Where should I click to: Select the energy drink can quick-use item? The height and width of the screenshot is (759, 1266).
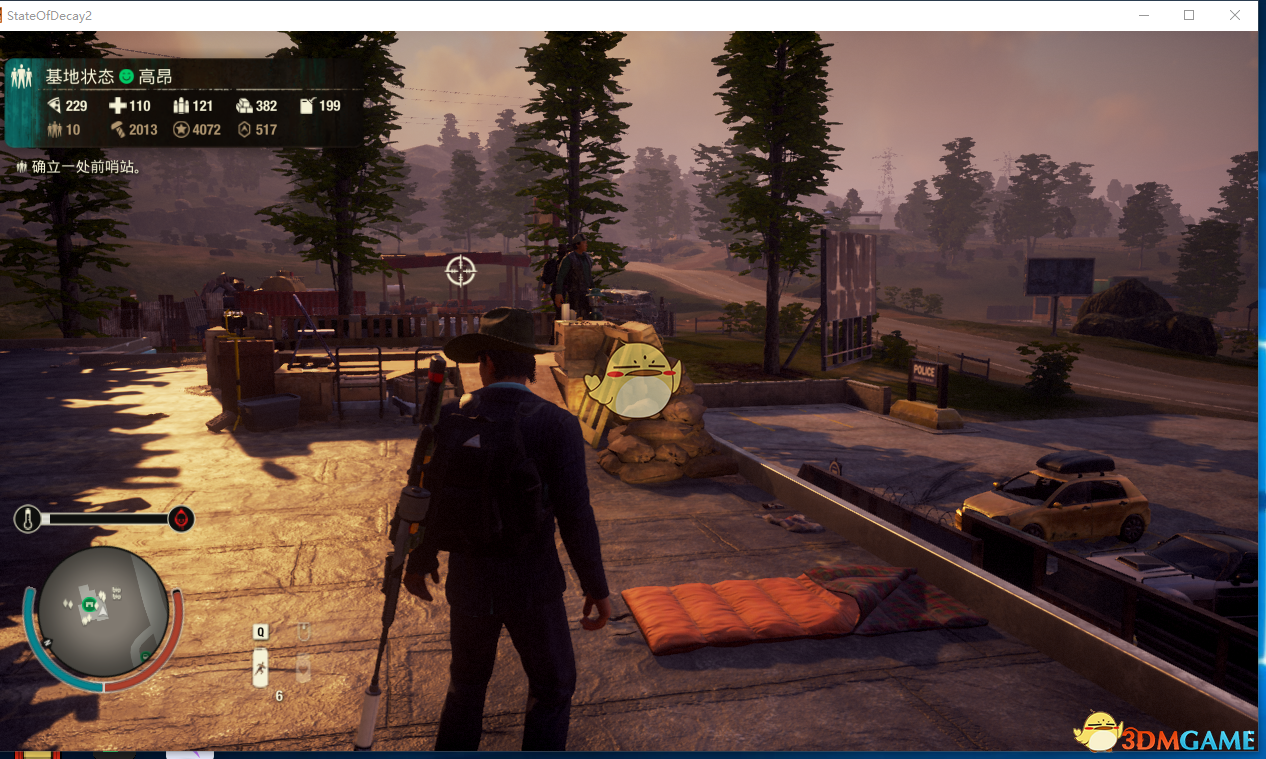pyautogui.click(x=260, y=668)
